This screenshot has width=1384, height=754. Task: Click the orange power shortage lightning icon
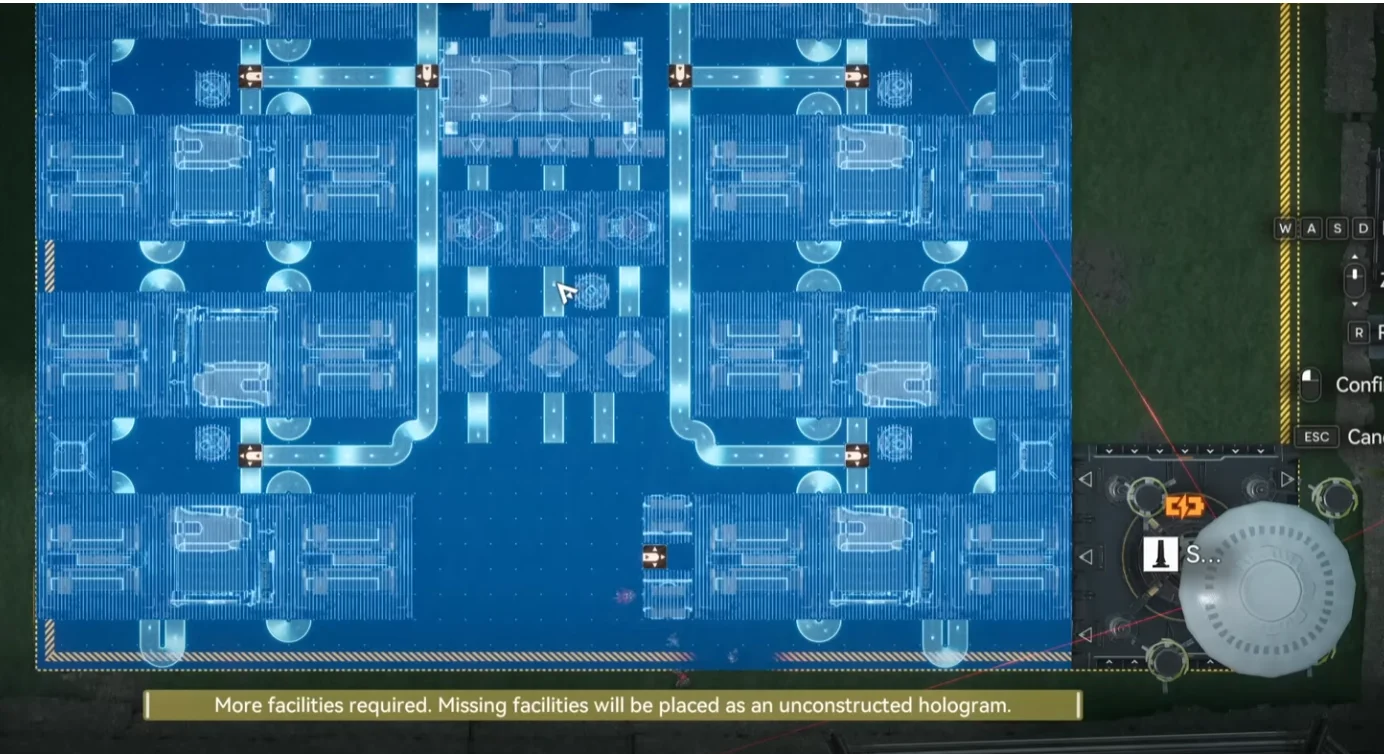click(1183, 505)
